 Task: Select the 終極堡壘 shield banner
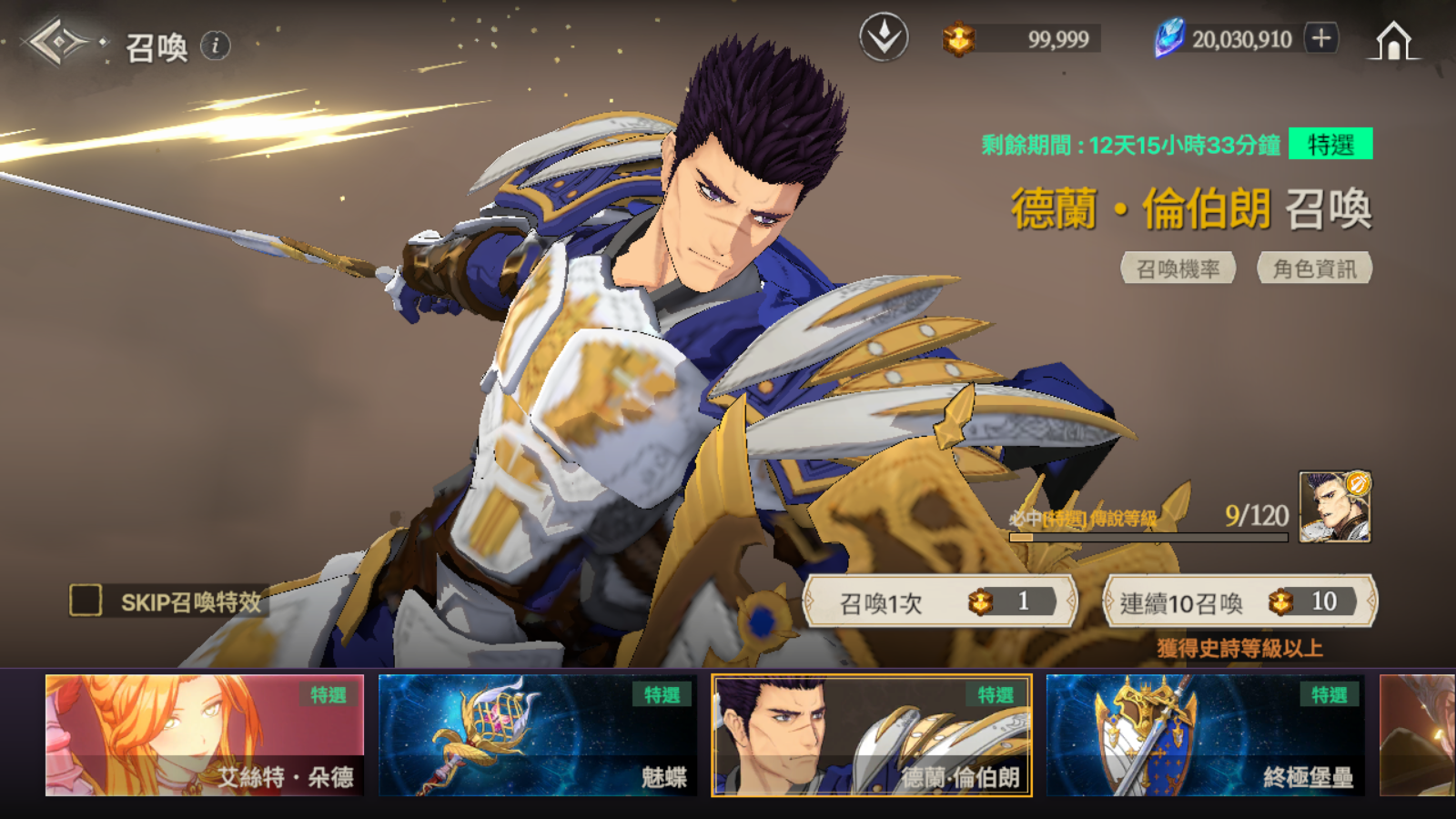pyautogui.click(x=1205, y=735)
